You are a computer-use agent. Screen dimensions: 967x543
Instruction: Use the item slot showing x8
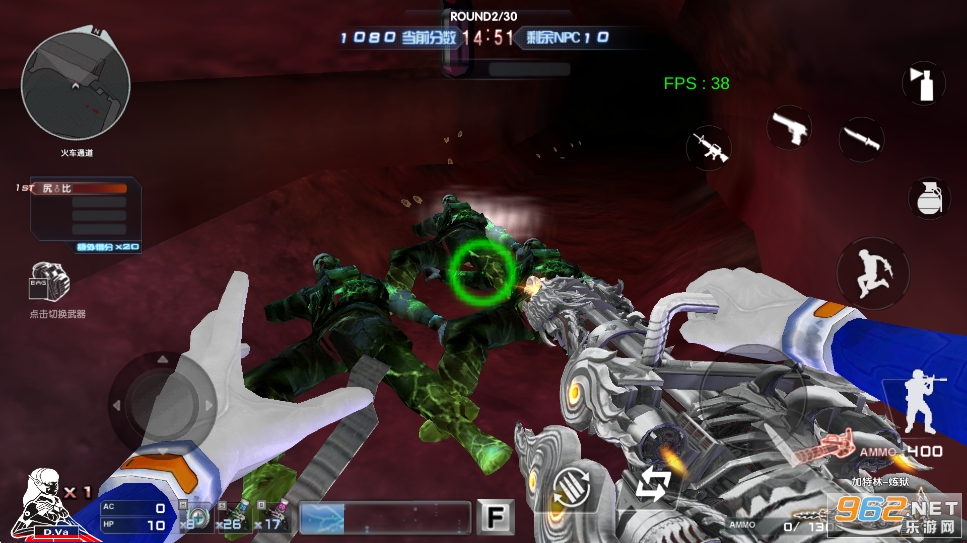tap(194, 516)
